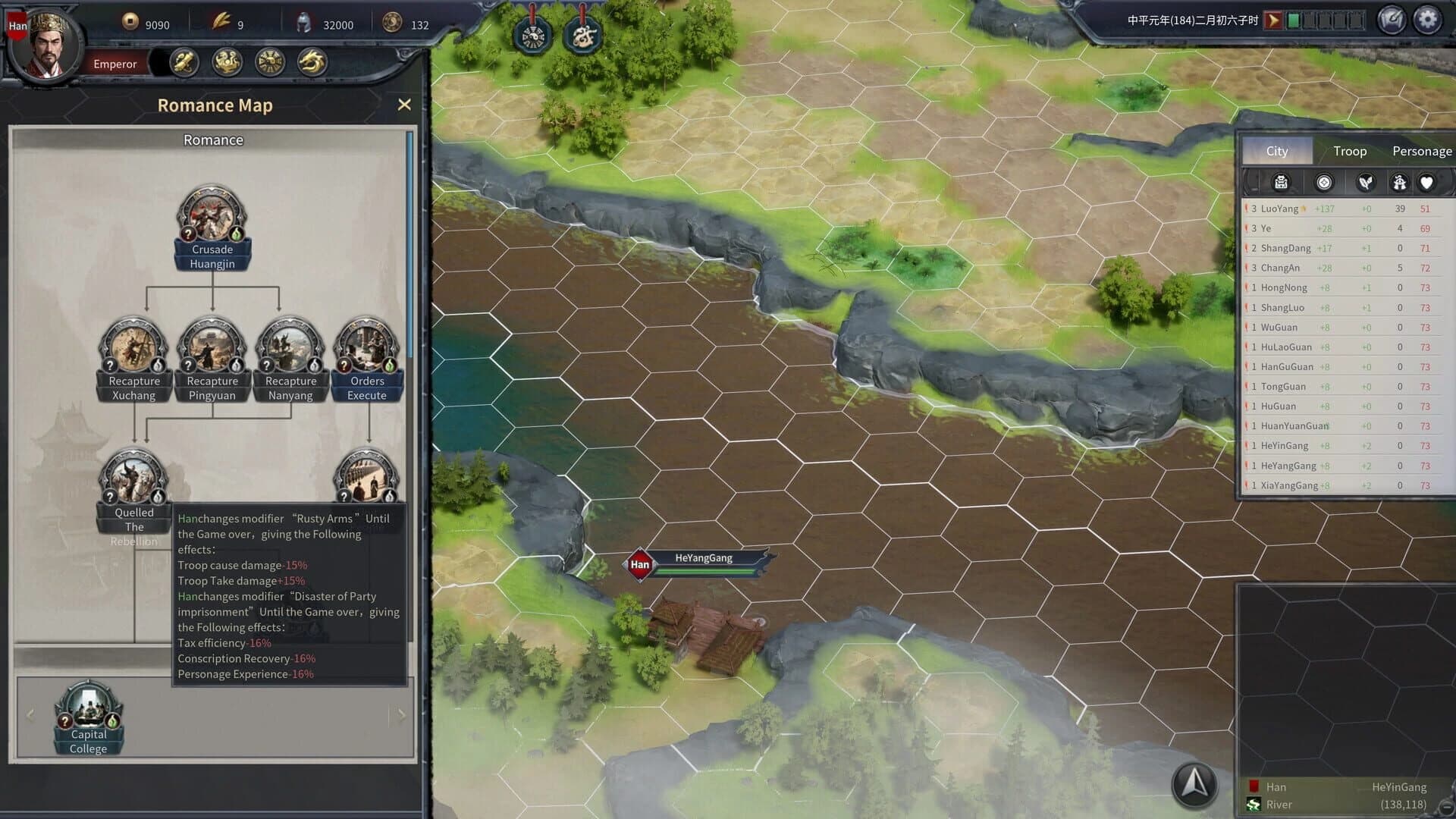Click the yin-yang medallion at top center
1456x819 pixels.
pos(533,33)
